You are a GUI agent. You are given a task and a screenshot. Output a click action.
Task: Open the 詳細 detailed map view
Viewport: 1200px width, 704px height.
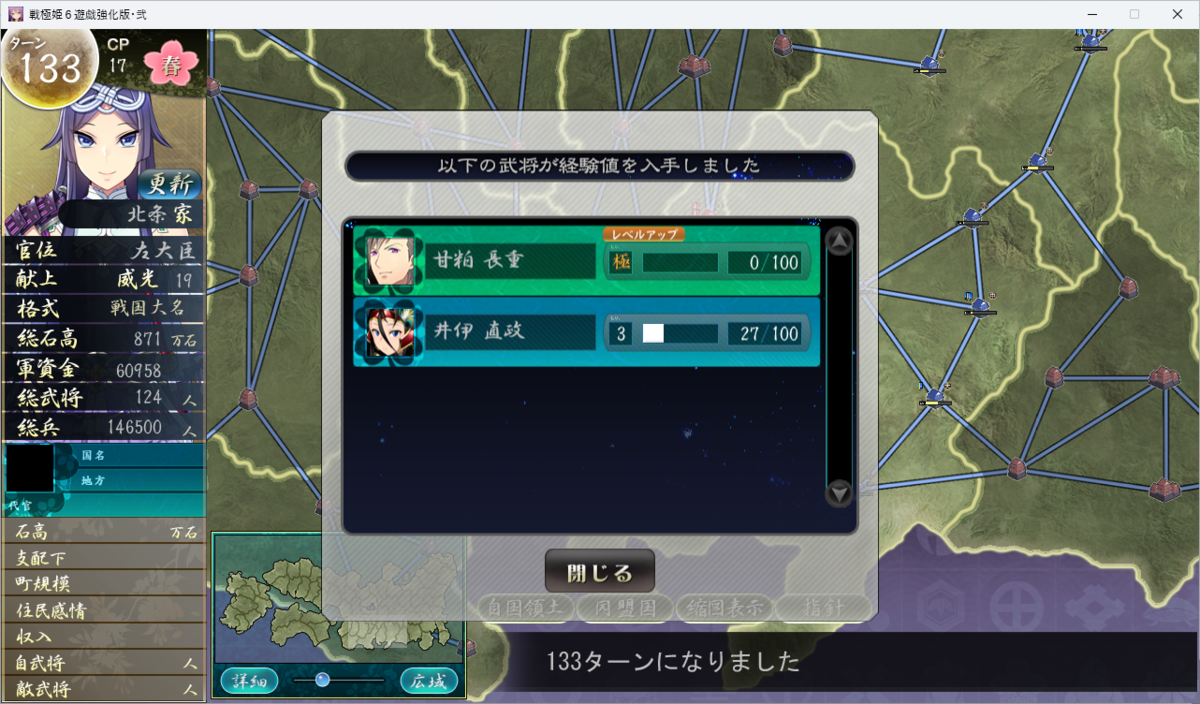pos(248,681)
